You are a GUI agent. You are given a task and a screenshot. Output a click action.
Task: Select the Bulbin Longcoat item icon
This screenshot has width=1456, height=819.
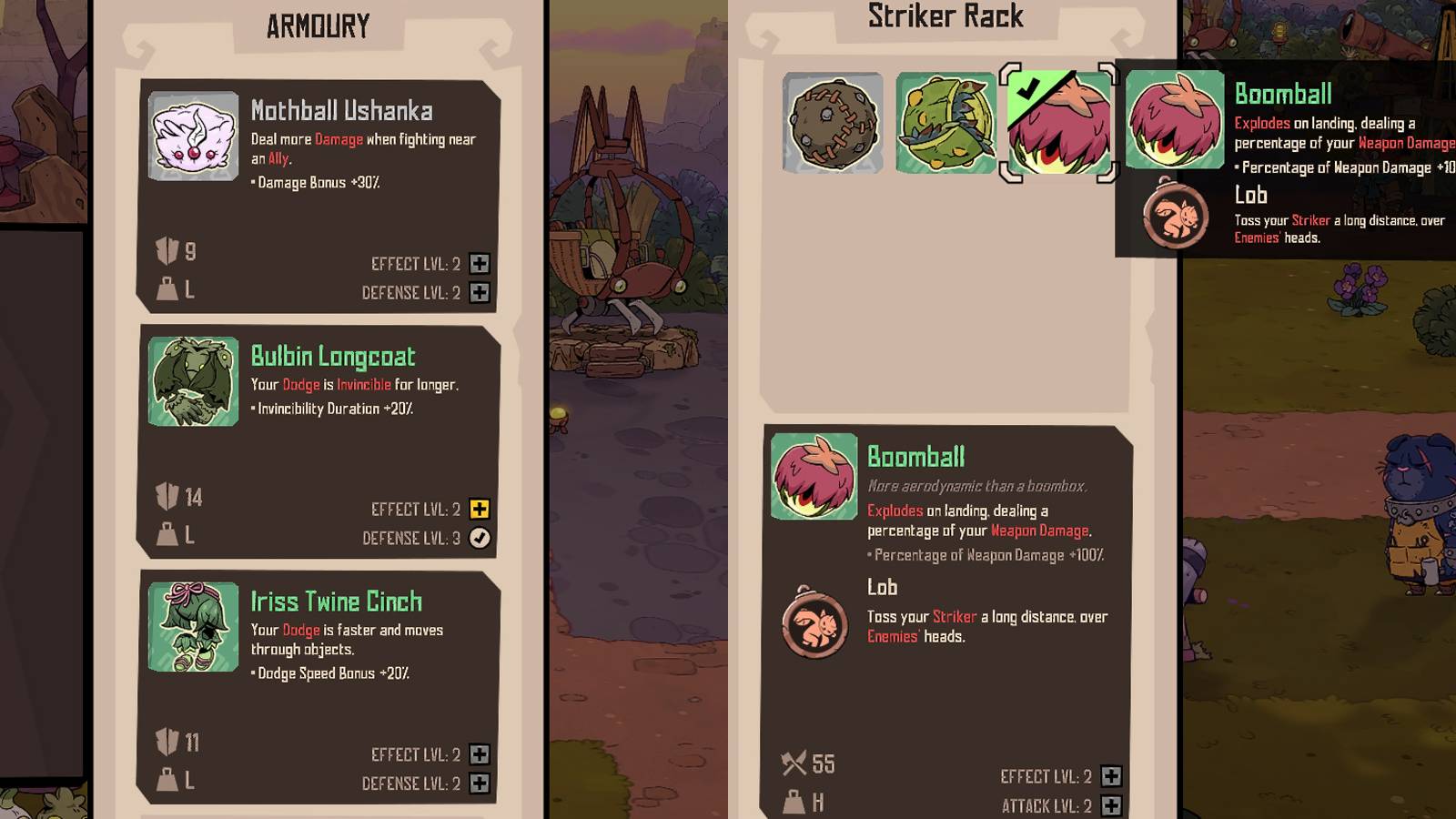pos(192,380)
